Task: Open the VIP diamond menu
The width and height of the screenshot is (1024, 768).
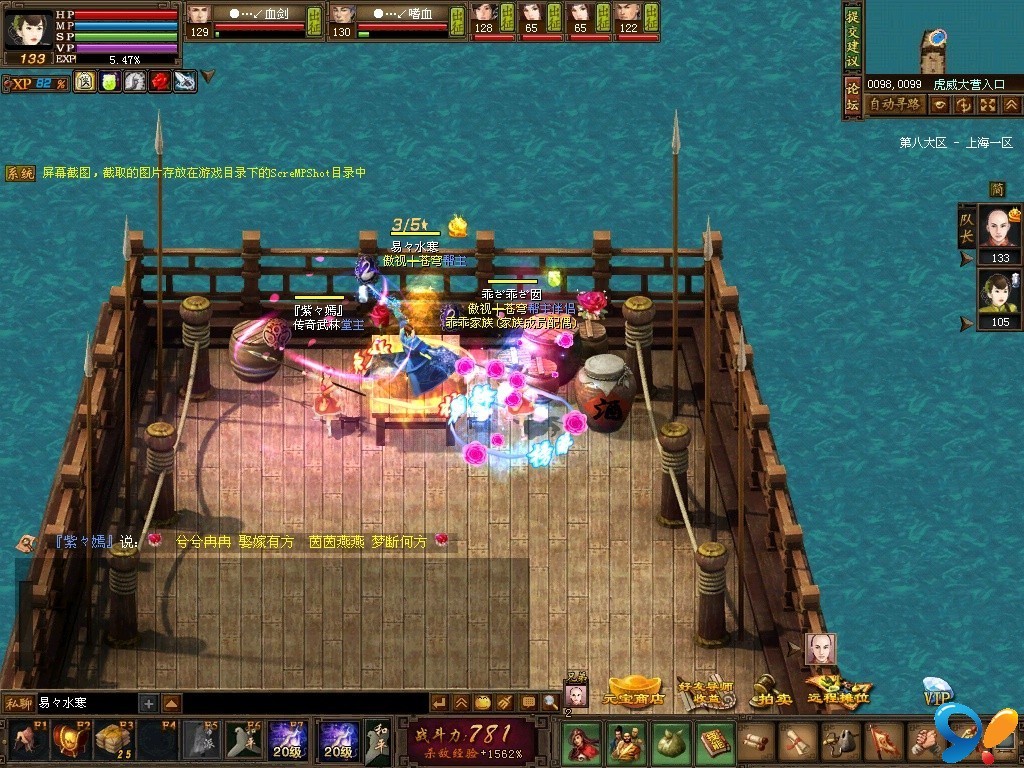Action: point(937,692)
